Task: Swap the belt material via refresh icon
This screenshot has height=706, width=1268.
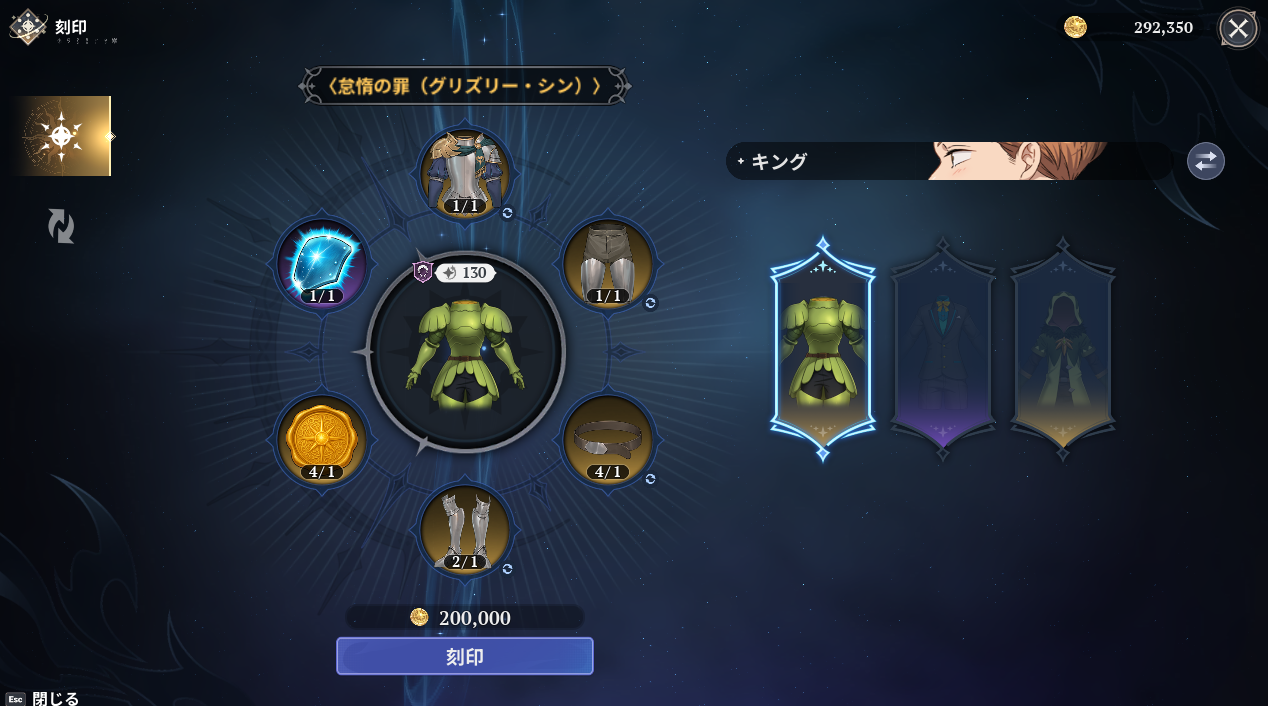Action: [650, 479]
